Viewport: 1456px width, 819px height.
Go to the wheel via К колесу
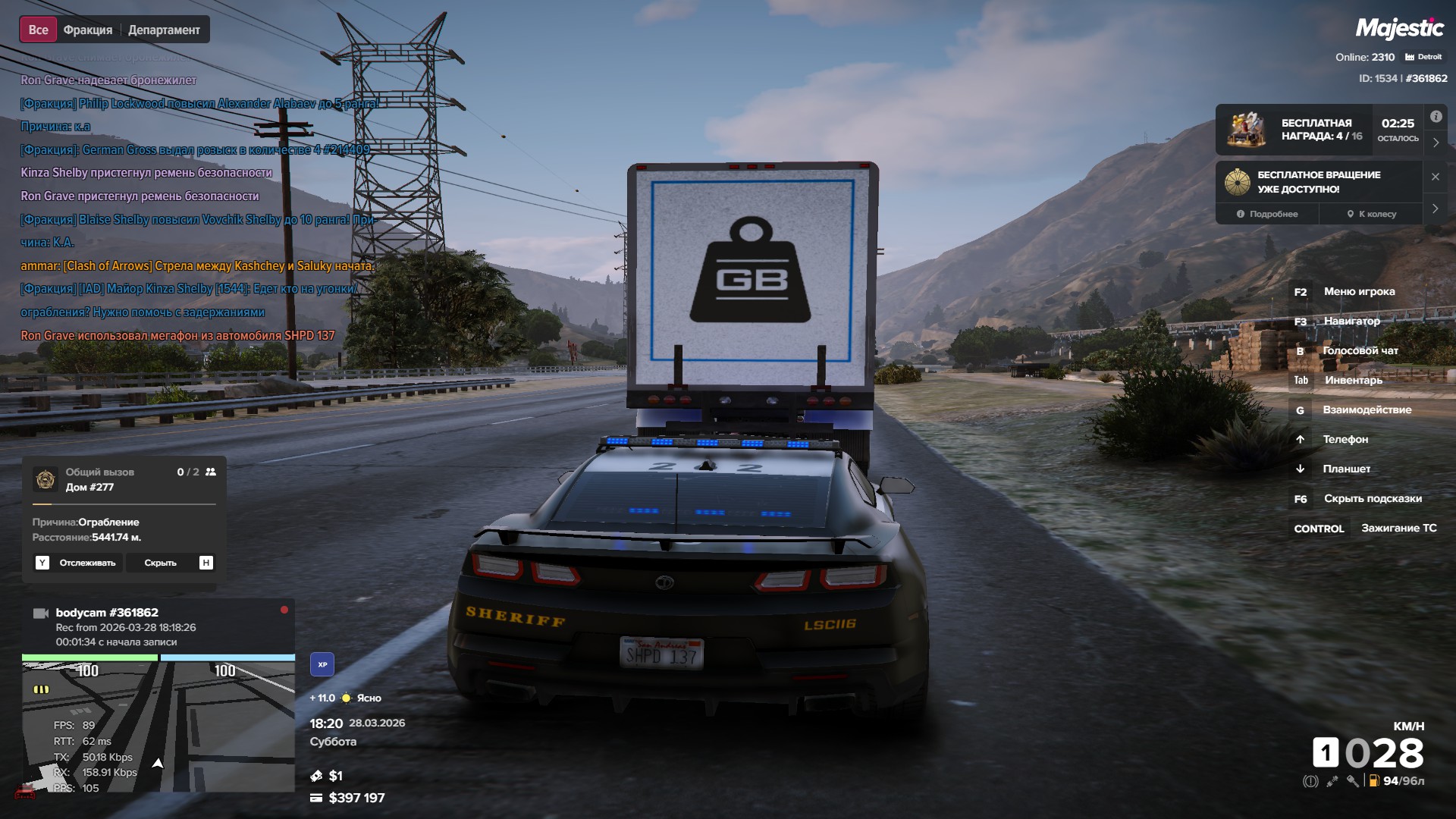(1371, 214)
